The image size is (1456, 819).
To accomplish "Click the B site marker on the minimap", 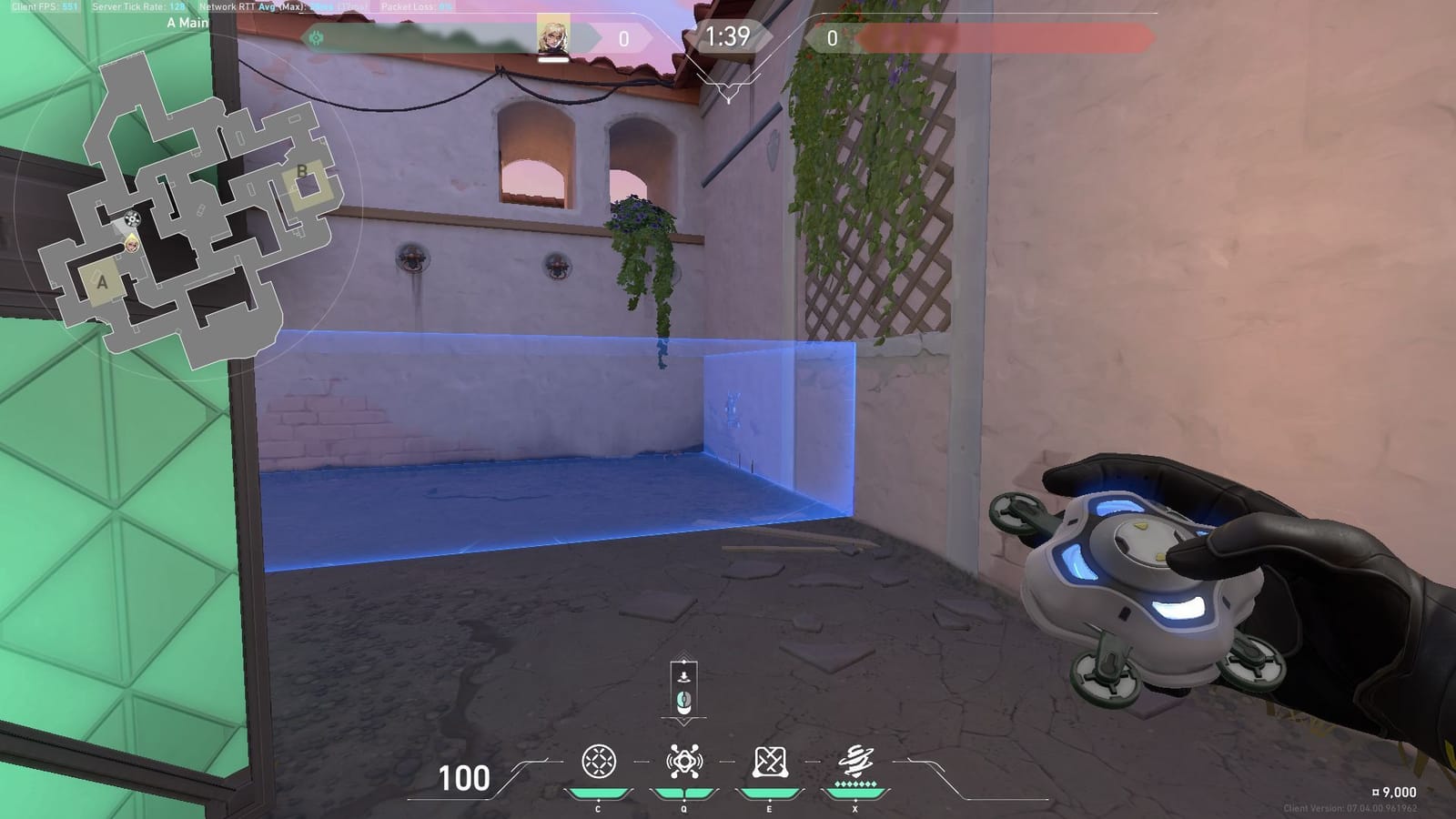I will point(302,173).
